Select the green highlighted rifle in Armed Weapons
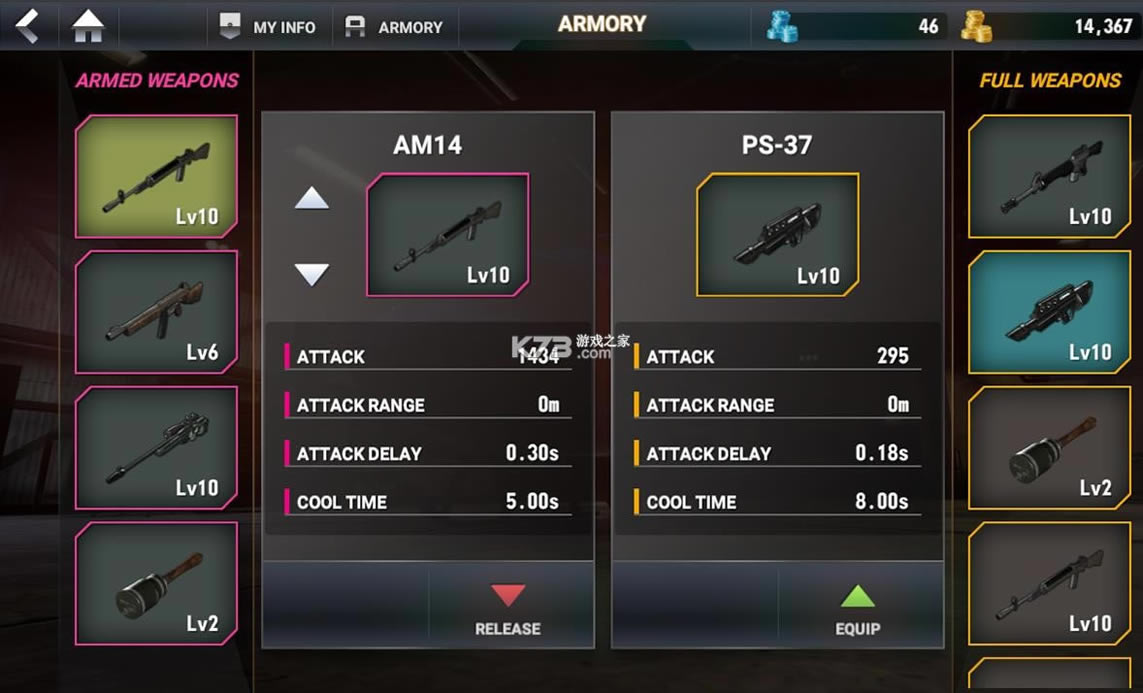This screenshot has width=1143, height=693. click(x=156, y=176)
